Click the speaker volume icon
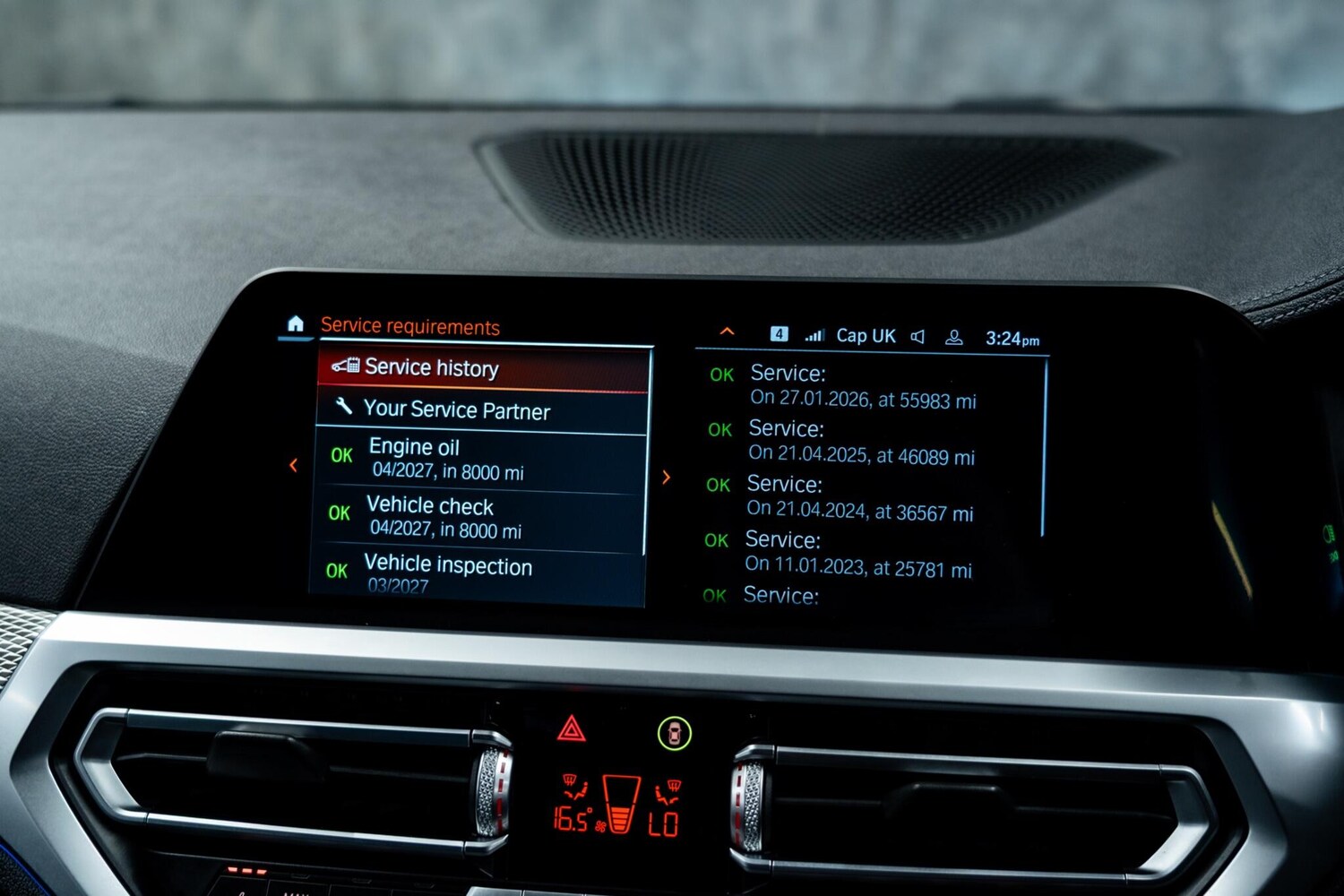This screenshot has width=1344, height=896. tap(918, 335)
